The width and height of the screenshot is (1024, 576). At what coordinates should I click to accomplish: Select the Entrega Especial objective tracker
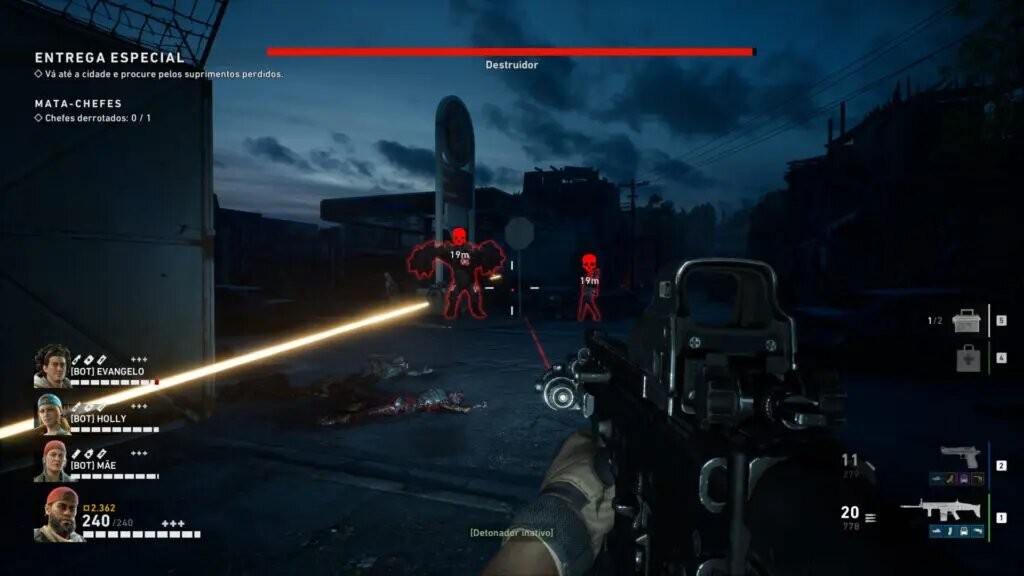point(110,59)
